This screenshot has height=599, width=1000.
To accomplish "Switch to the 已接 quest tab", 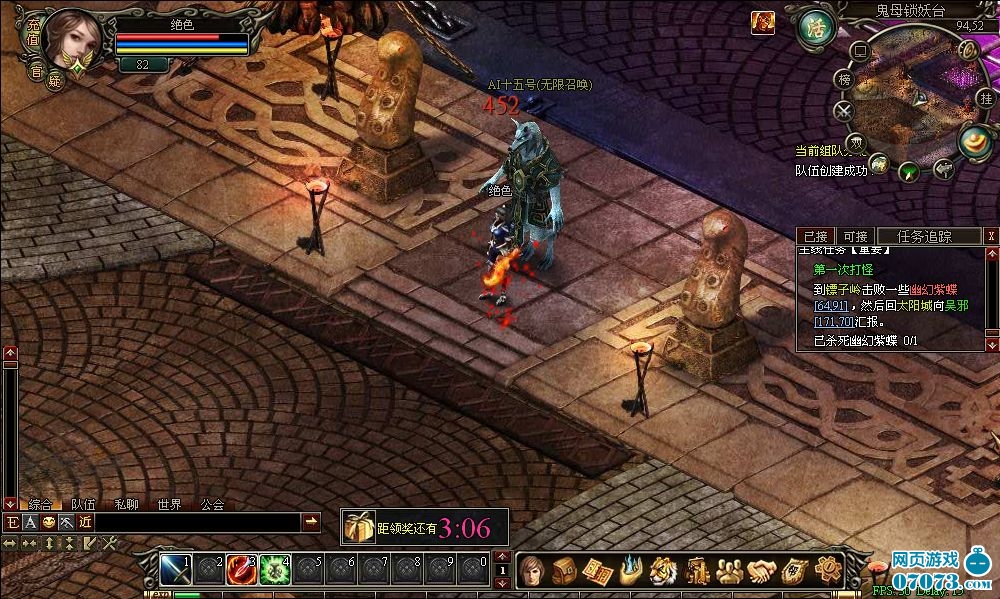I will click(815, 236).
